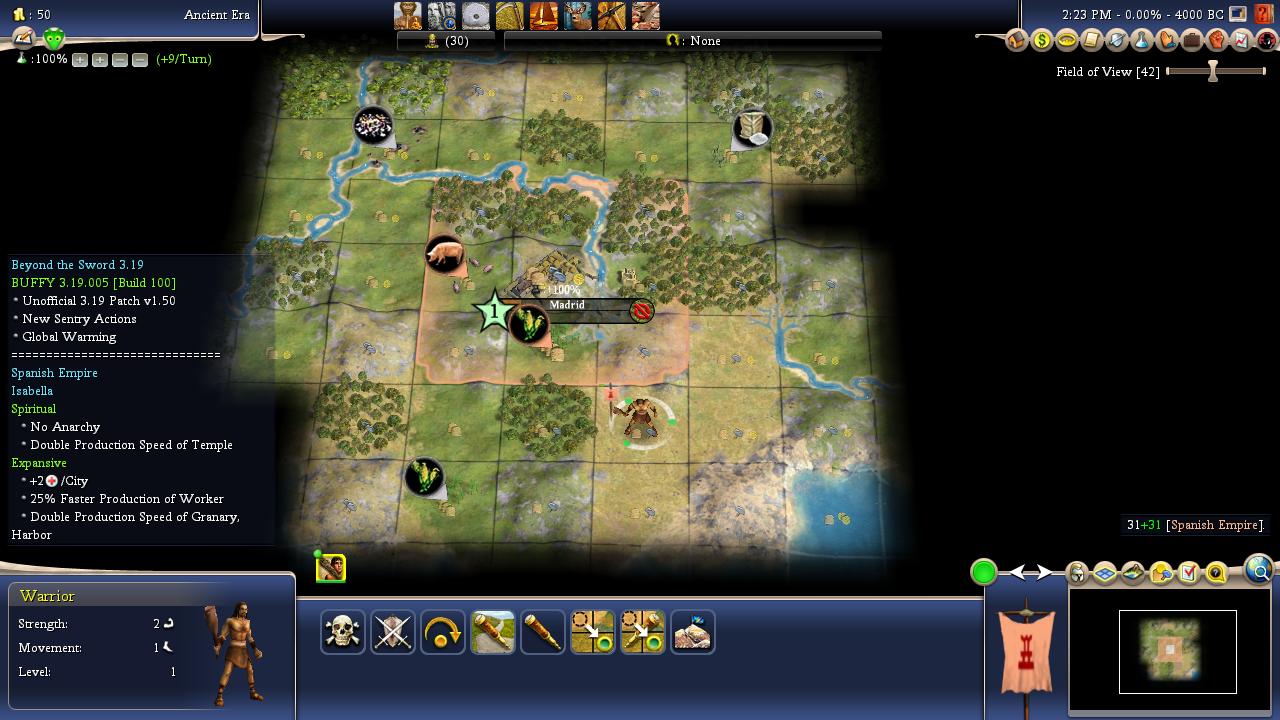1280x720 pixels.
Task: Open the finance advisor dollar icon
Action: (1041, 41)
